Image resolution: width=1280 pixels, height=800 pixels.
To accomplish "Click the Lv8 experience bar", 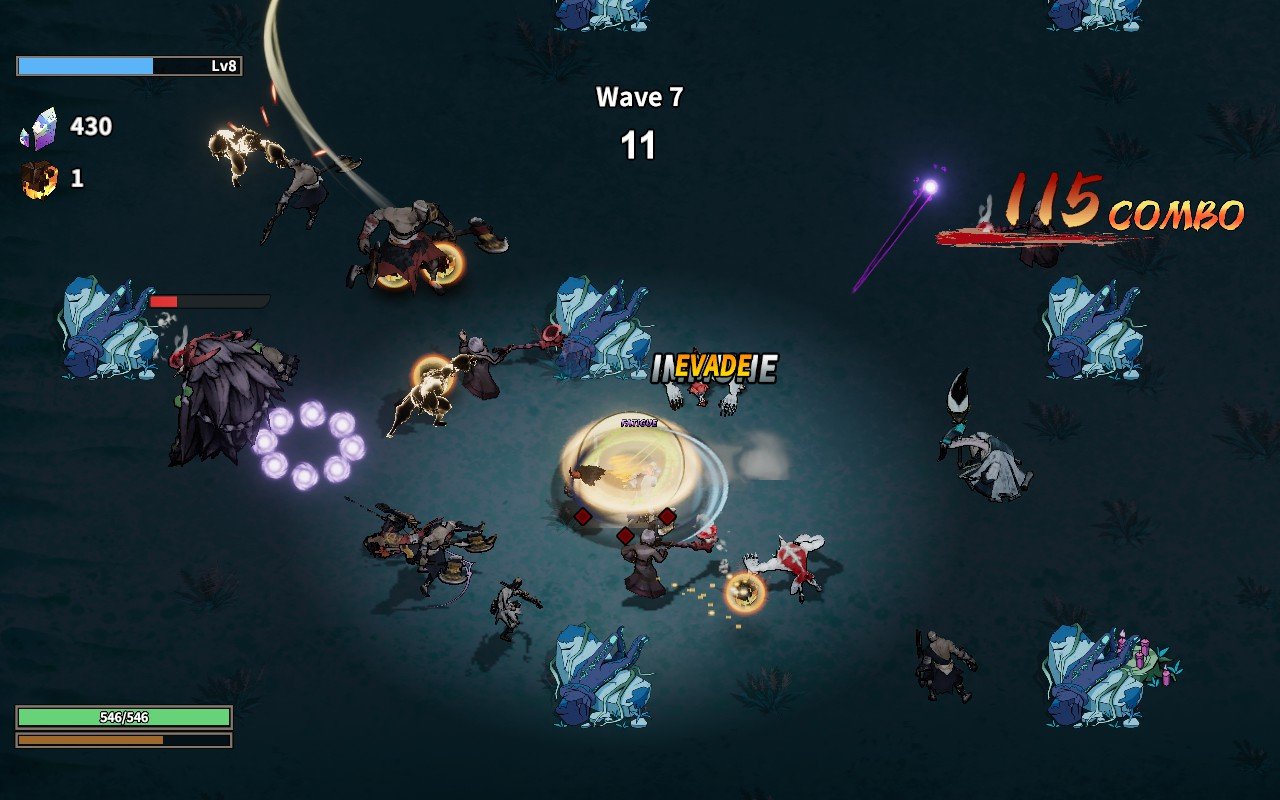I will [130, 66].
